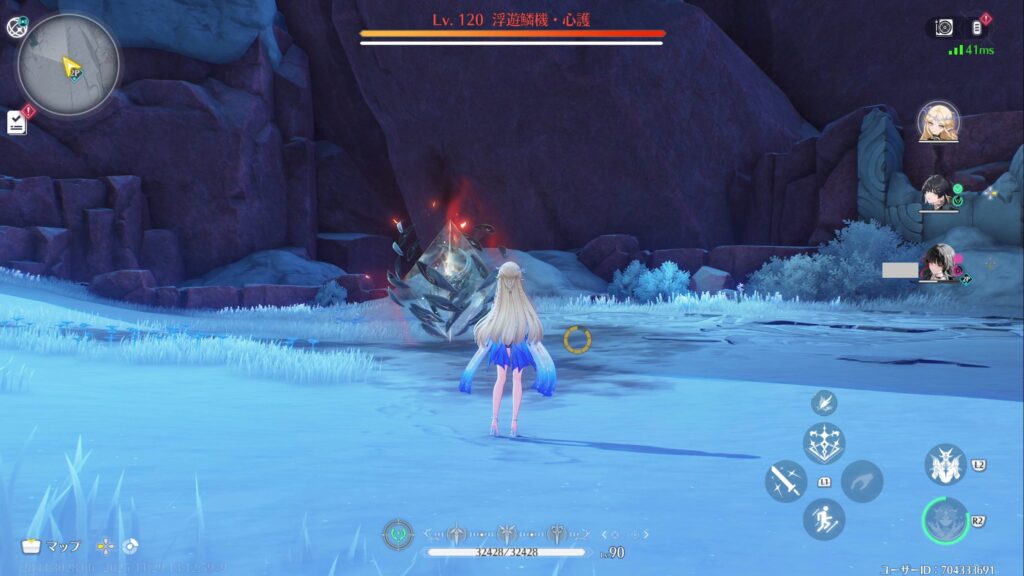Trigger the small feather skill icon
Viewport: 1024px width, 576px height.
(824, 403)
